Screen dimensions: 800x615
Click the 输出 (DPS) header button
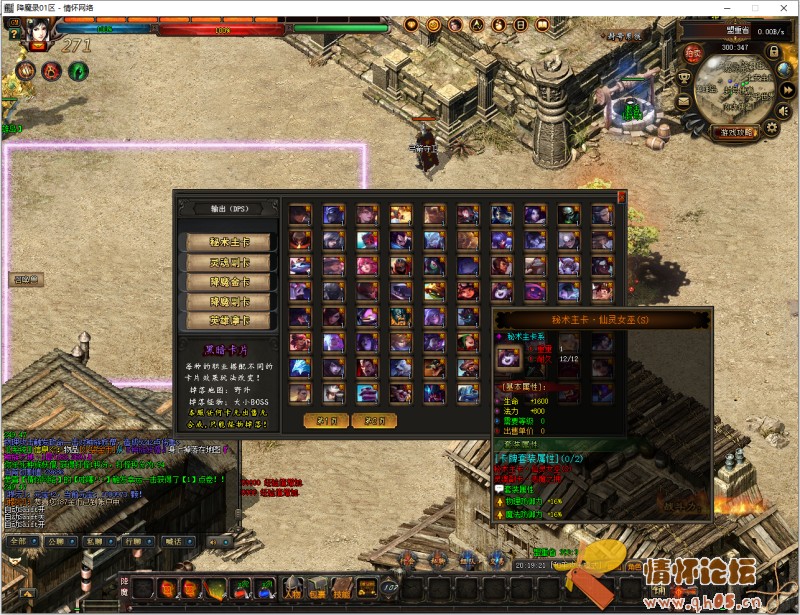click(x=227, y=209)
